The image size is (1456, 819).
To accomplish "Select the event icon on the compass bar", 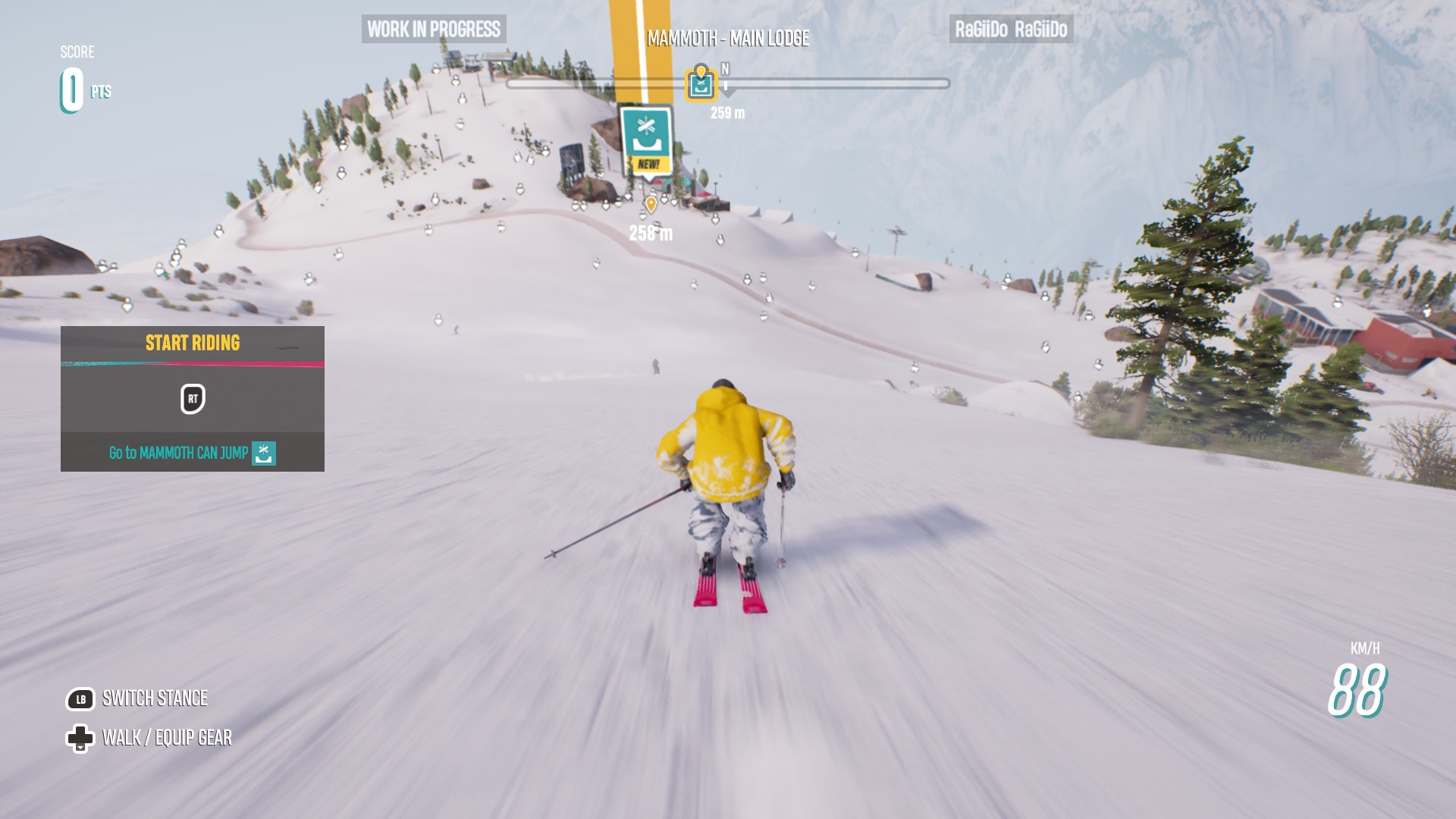I will tap(701, 84).
